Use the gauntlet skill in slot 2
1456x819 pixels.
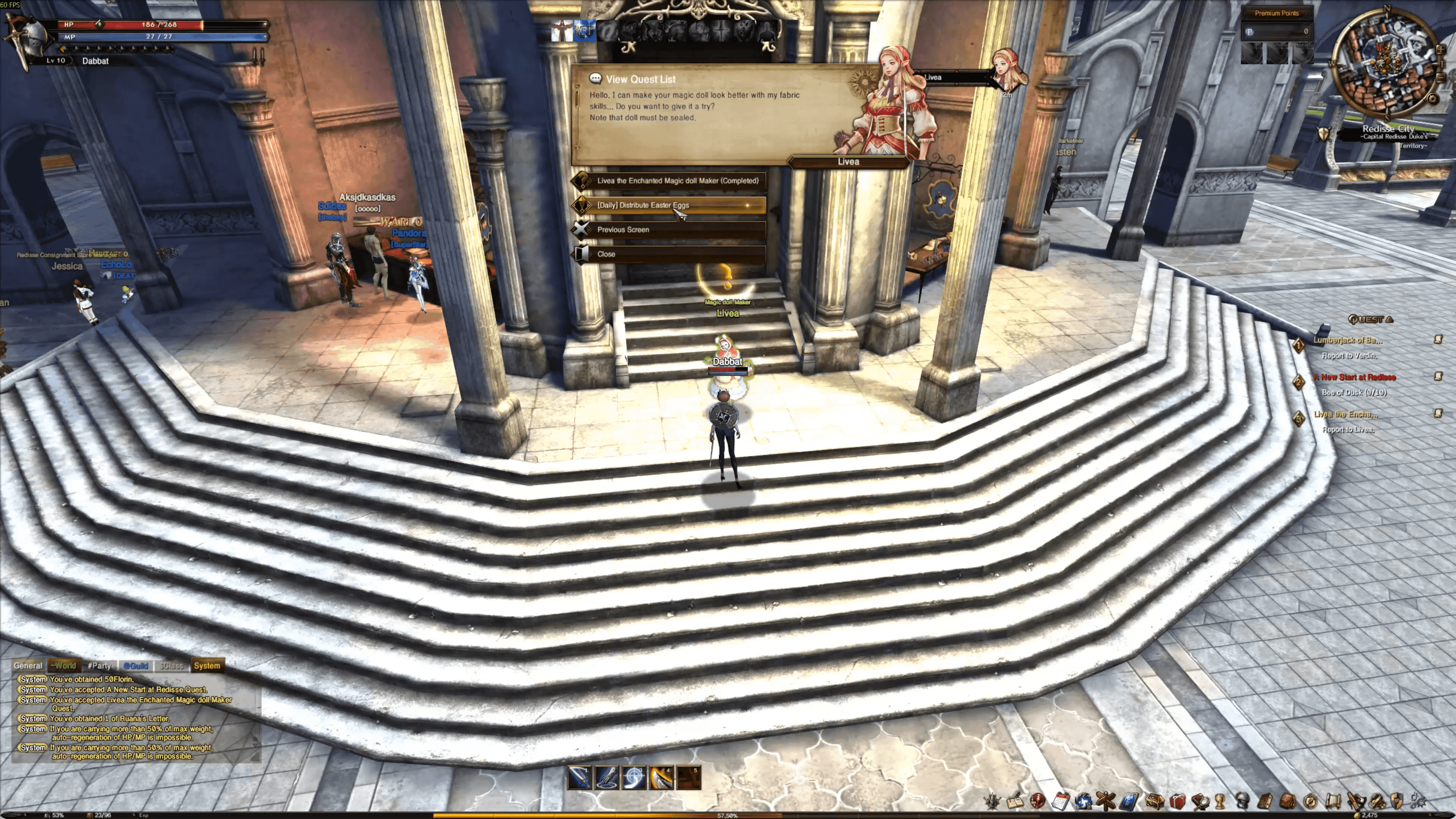coord(607,778)
